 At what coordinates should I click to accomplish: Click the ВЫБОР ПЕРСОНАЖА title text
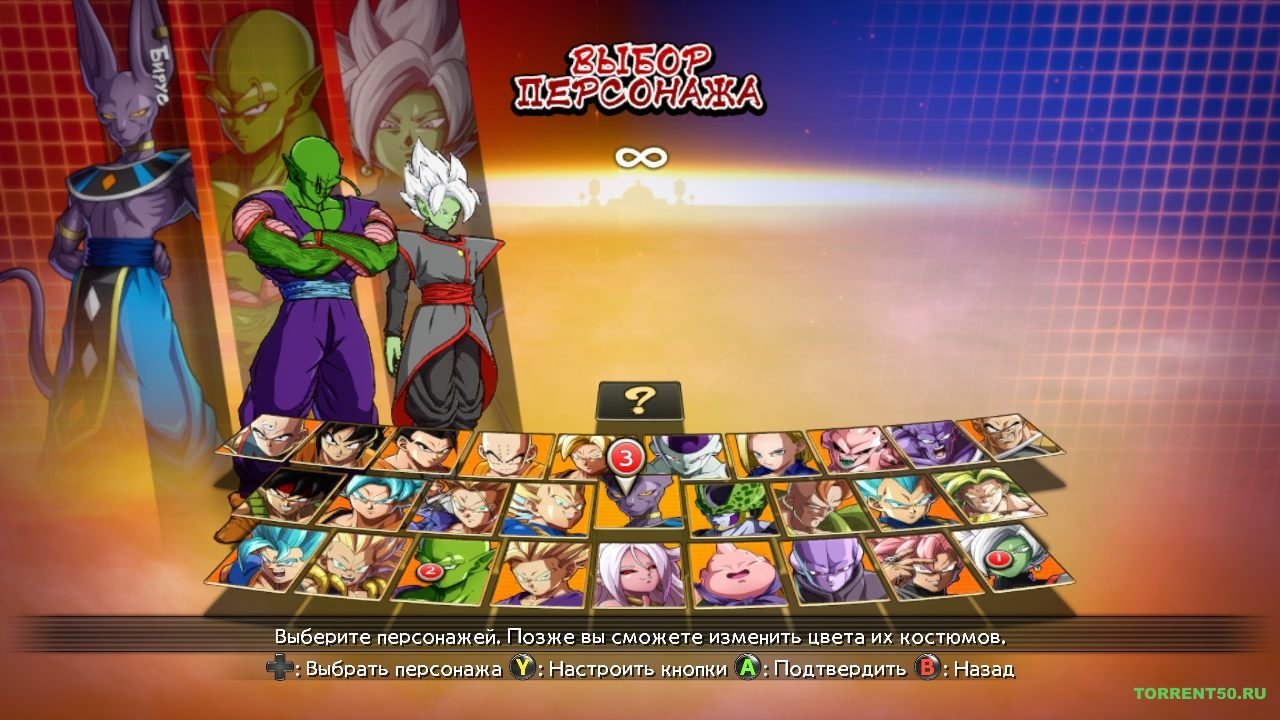click(640, 75)
